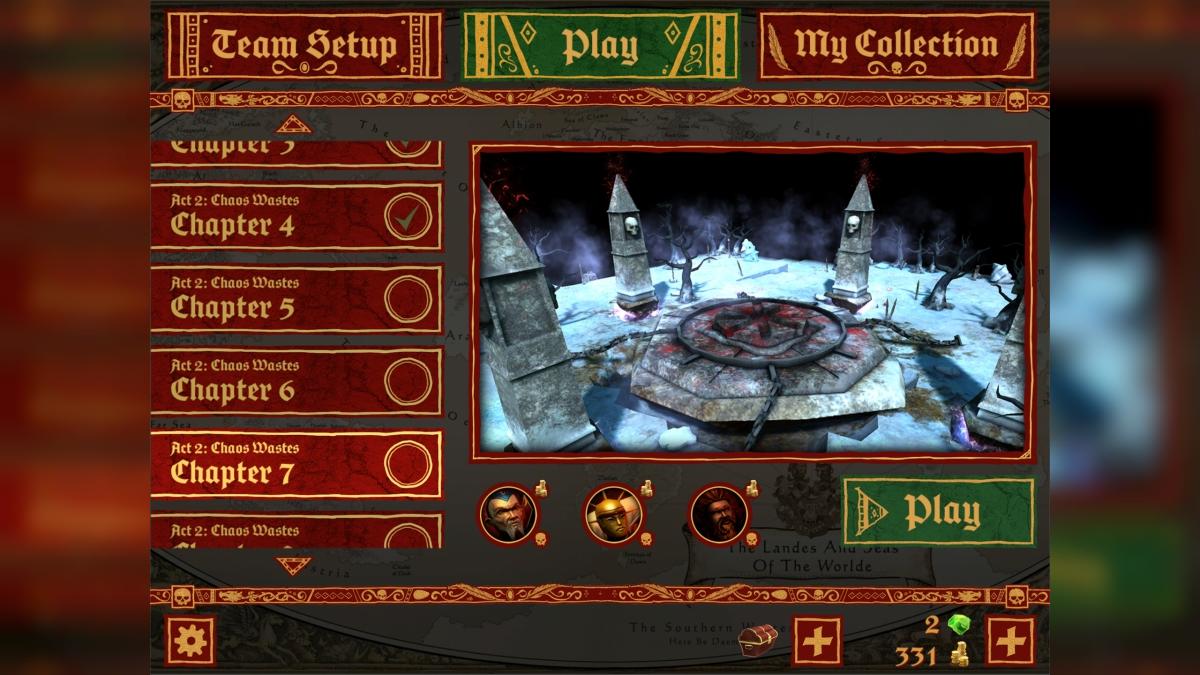Select Act 2 Chapter 4

click(296, 216)
